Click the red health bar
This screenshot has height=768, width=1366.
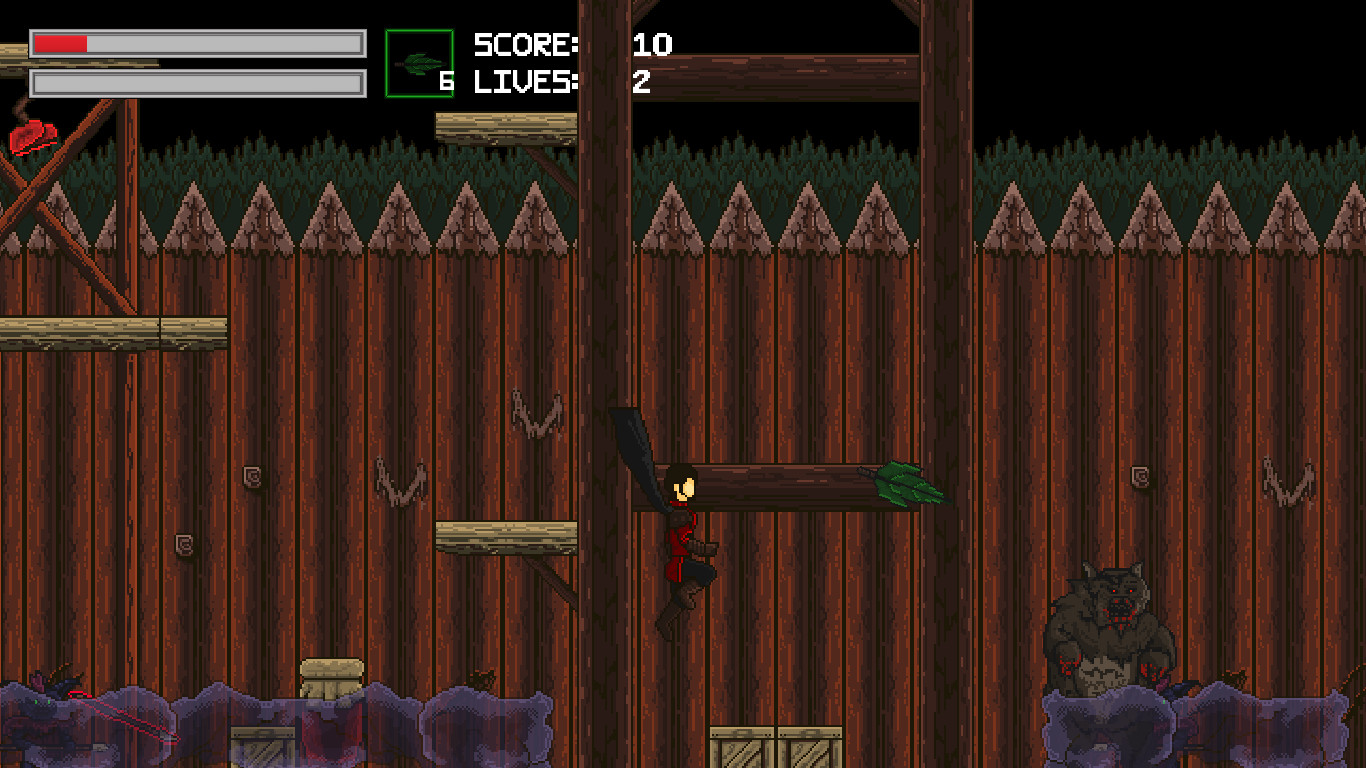point(60,44)
